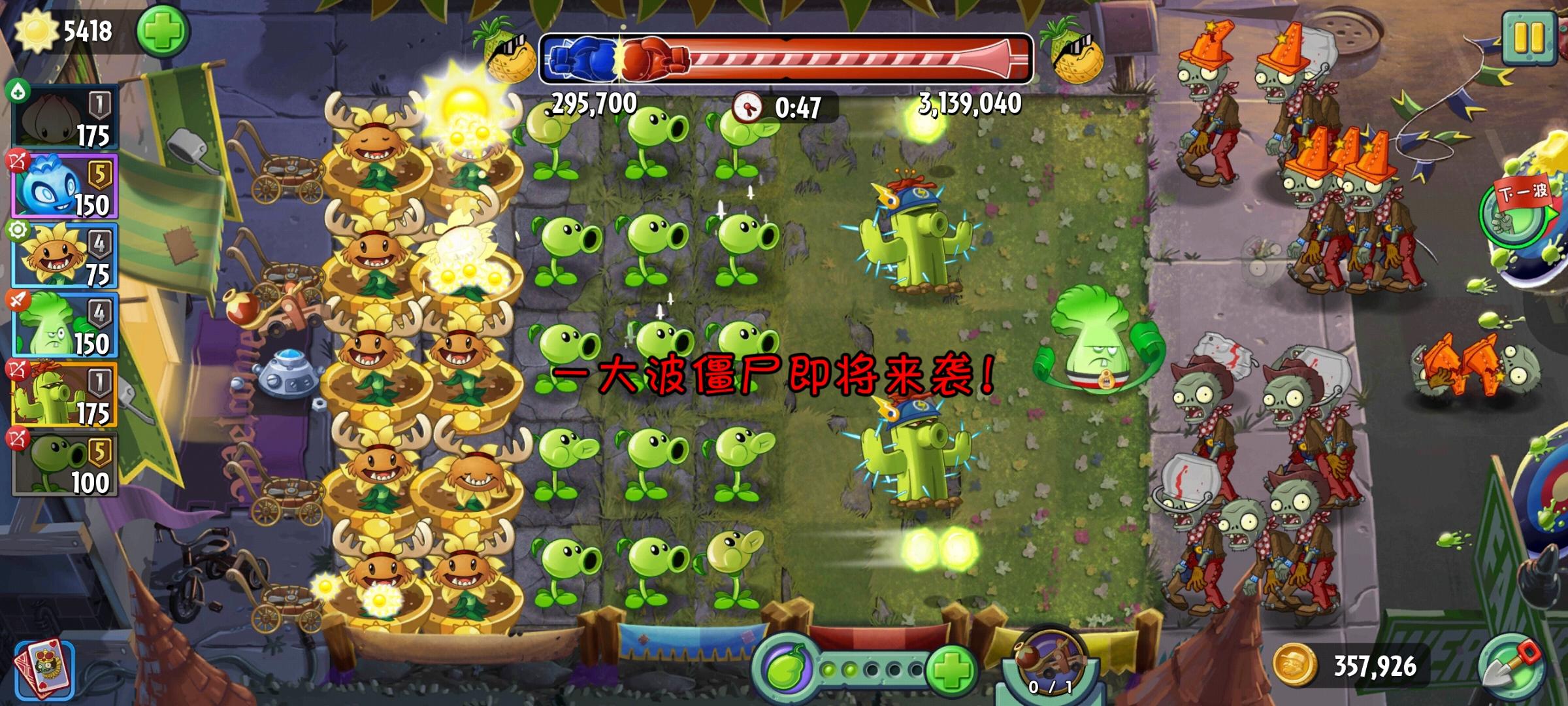1568x706 pixels.
Task: Tap the blue boxing glove score icon
Action: pyautogui.click(x=581, y=58)
